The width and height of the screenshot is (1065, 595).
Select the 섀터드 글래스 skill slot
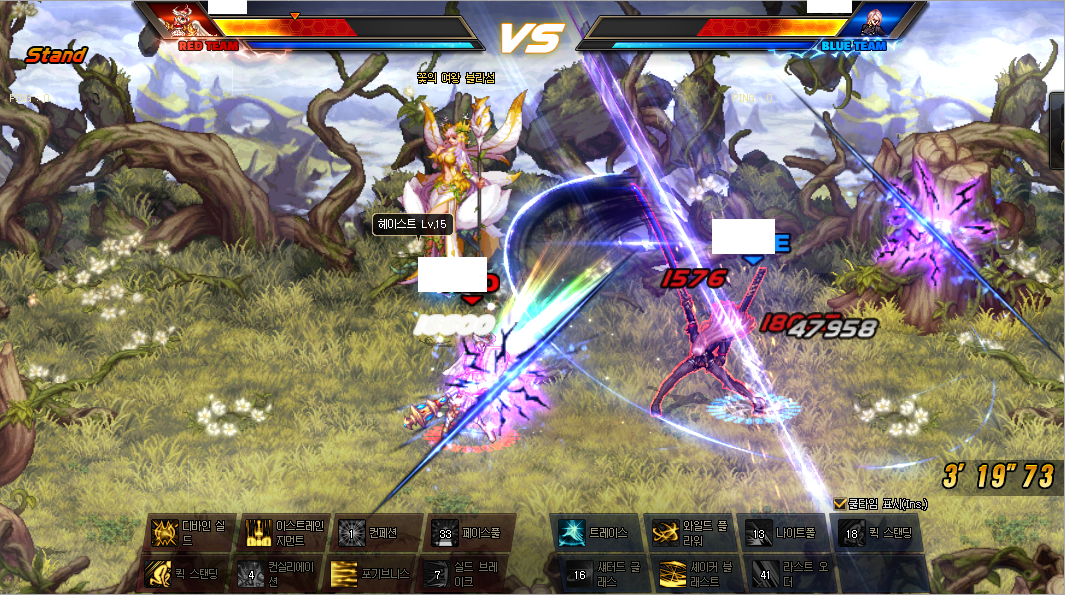pyautogui.click(x=580, y=574)
